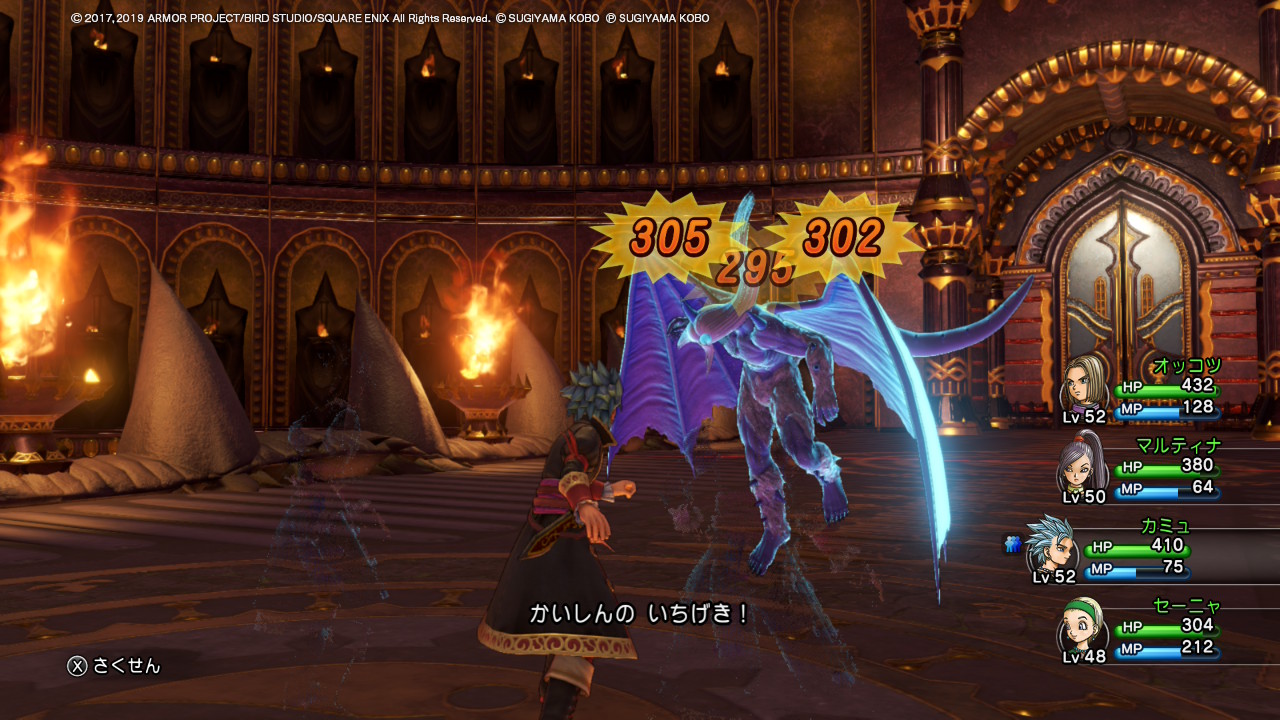The image size is (1280, 720).
Task: Choose カミュ's spiky-haired portrait
Action: (1050, 546)
